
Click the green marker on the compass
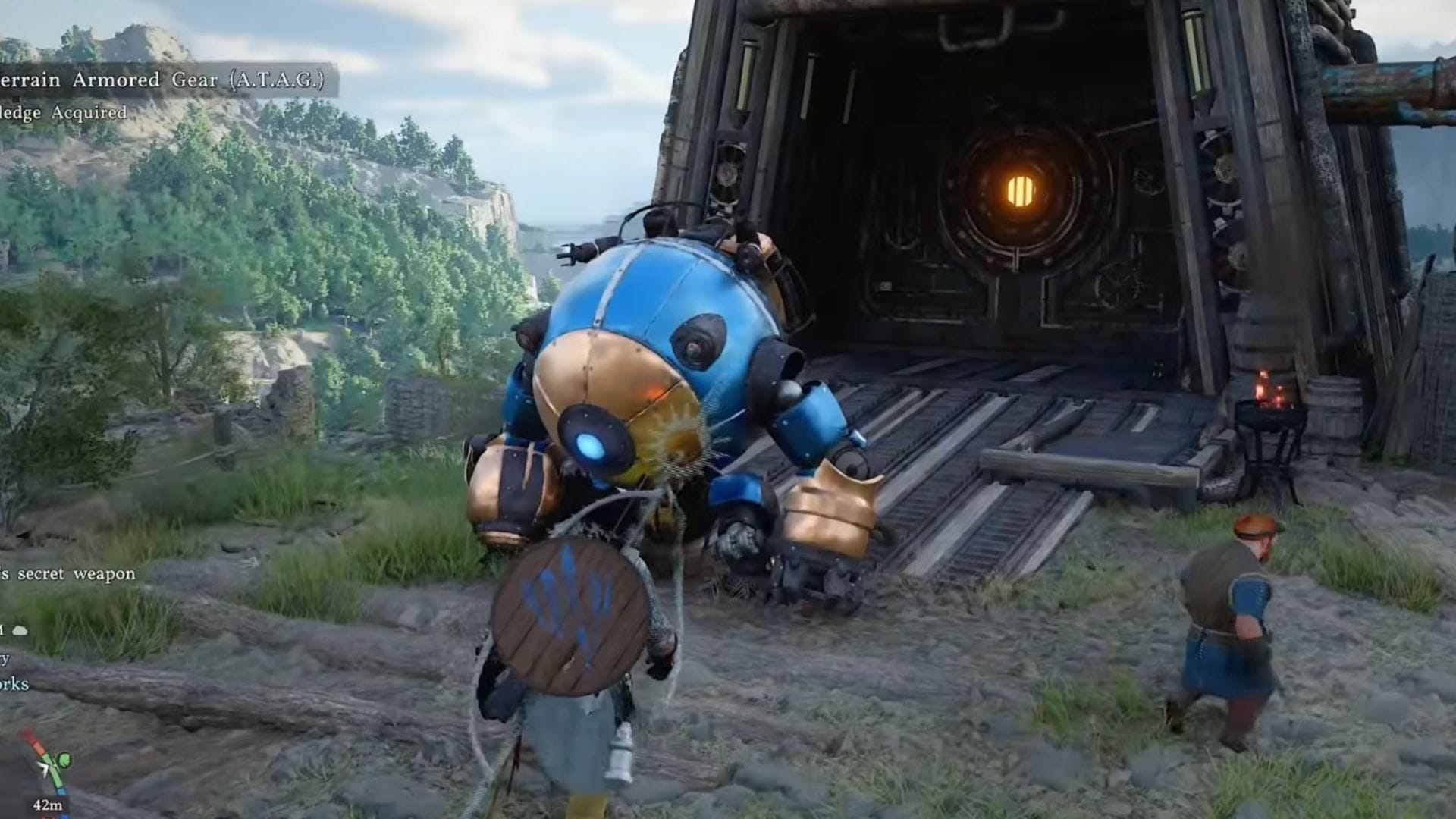[64, 759]
